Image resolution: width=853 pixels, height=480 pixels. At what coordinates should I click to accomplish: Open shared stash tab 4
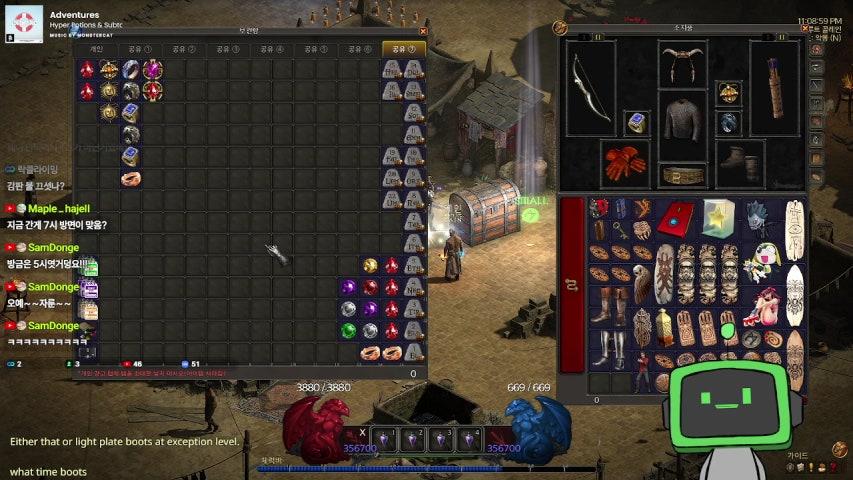(x=272, y=48)
